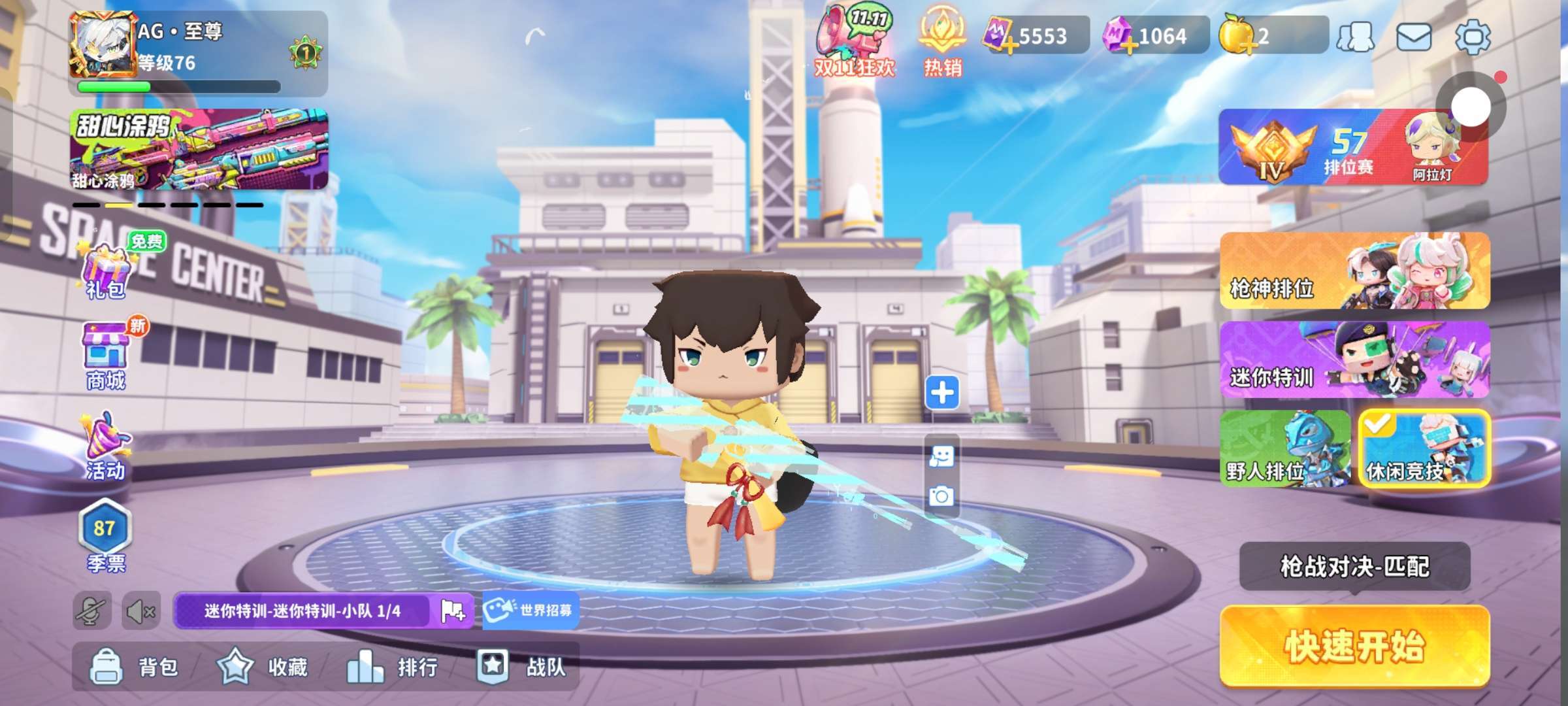Pick the 休闲竞技 casual mode tile
This screenshot has height=706, width=1568.
1424,448
